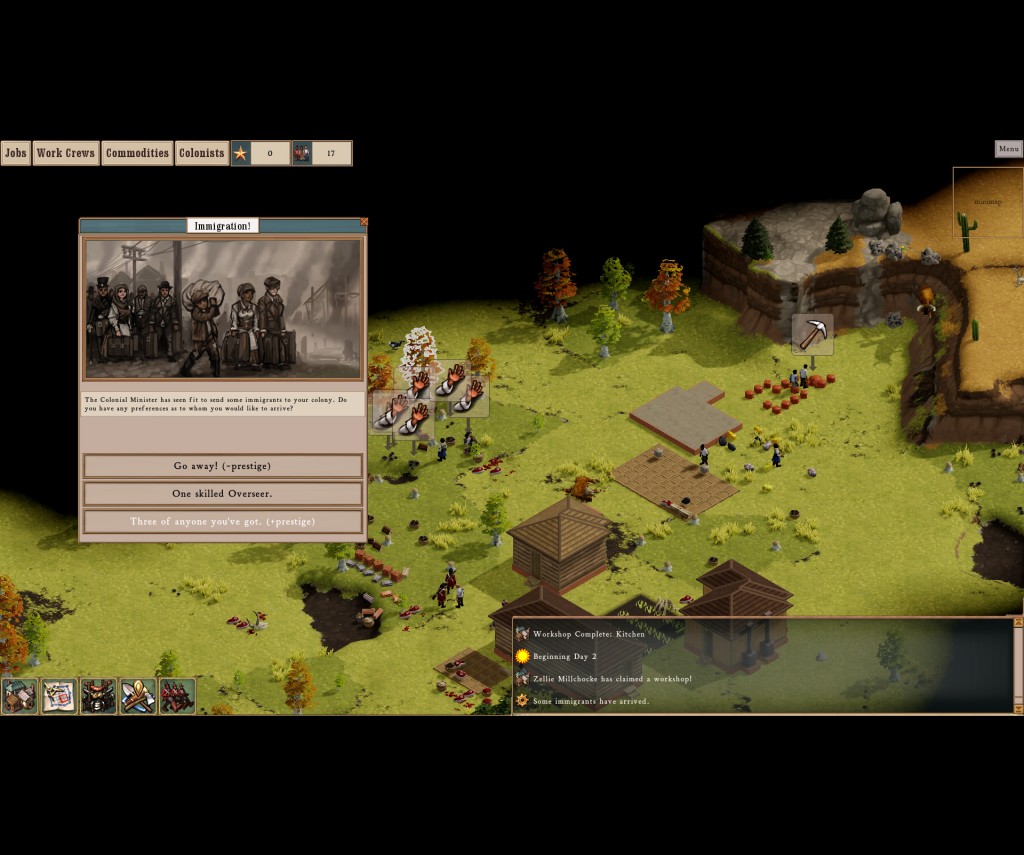The image size is (1024, 855).
Task: Select the shovel and axe orders icon
Action: click(x=138, y=696)
